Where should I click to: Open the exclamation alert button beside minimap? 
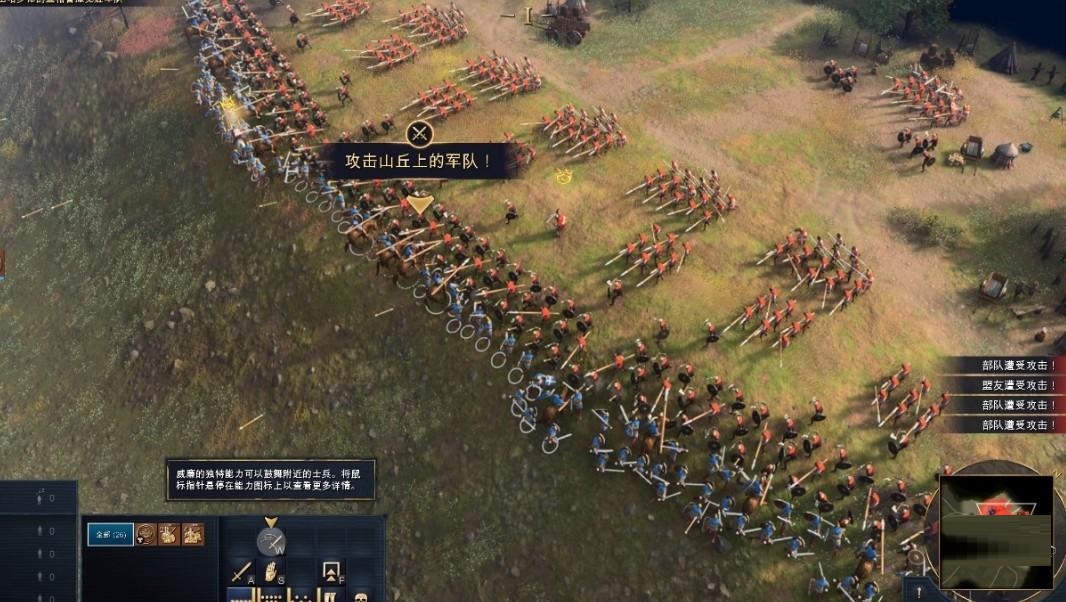pyautogui.click(x=917, y=591)
